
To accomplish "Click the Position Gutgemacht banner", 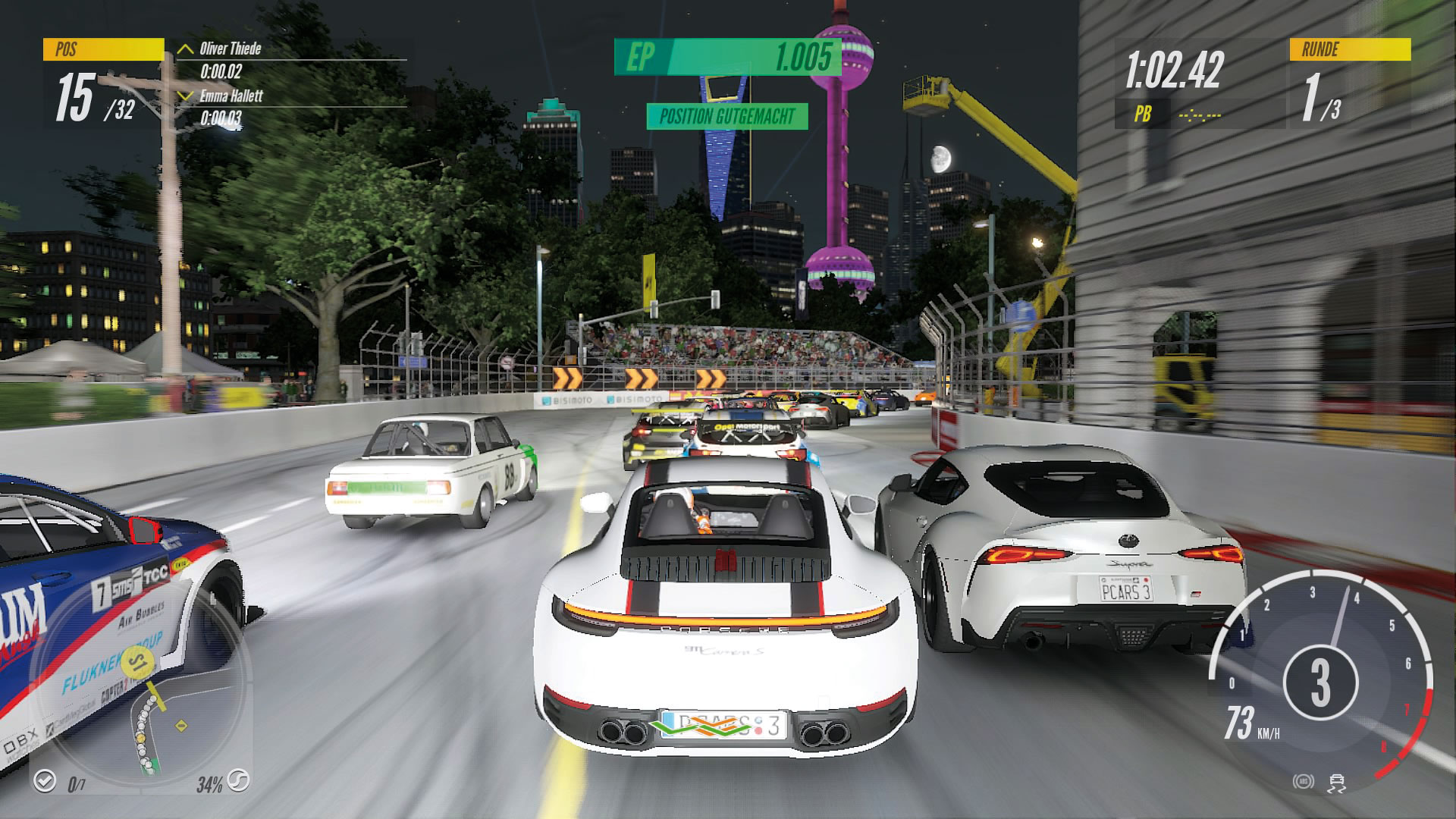I will (726, 117).
